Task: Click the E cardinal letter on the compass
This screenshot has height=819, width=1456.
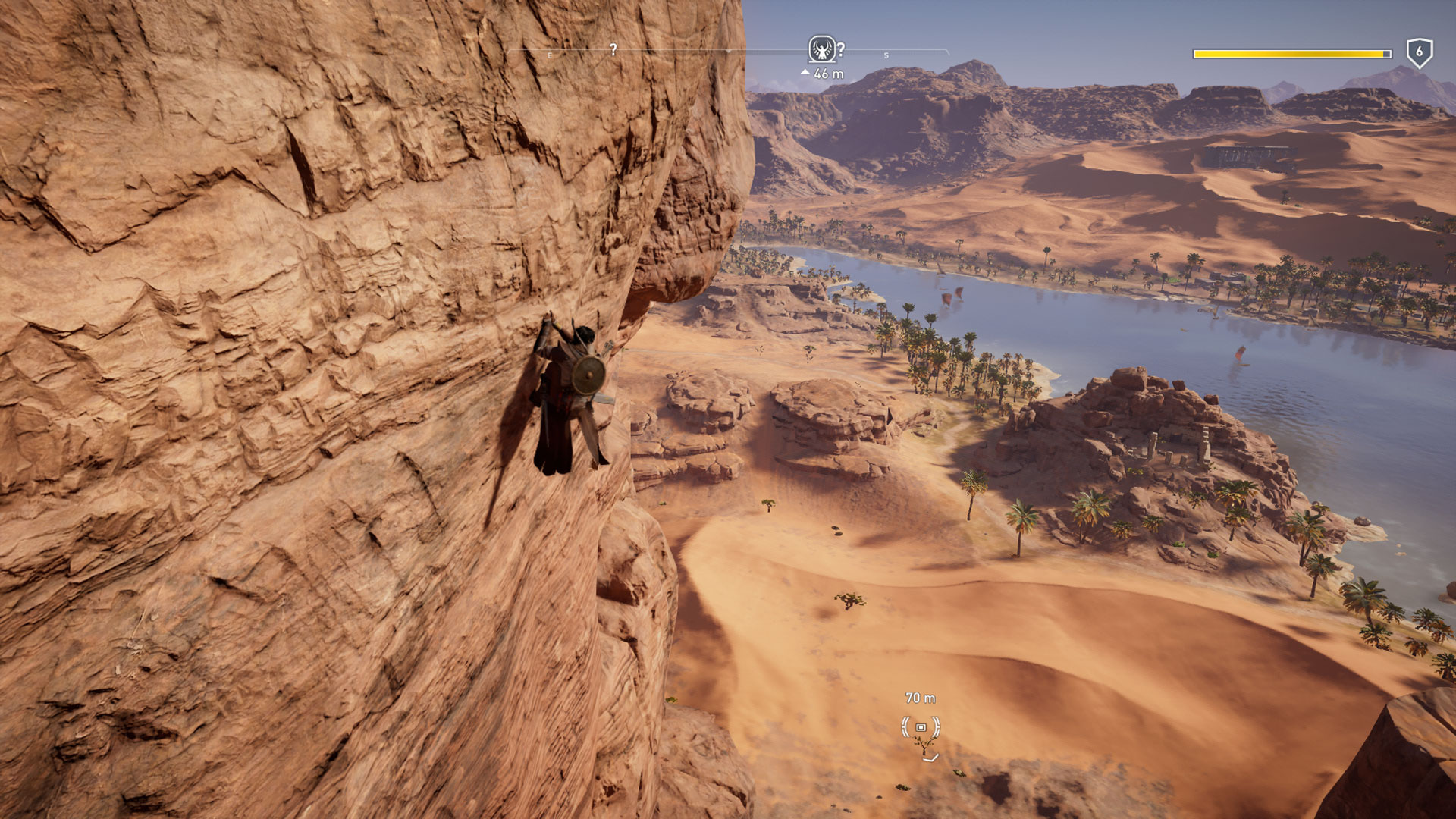Action: tap(550, 55)
